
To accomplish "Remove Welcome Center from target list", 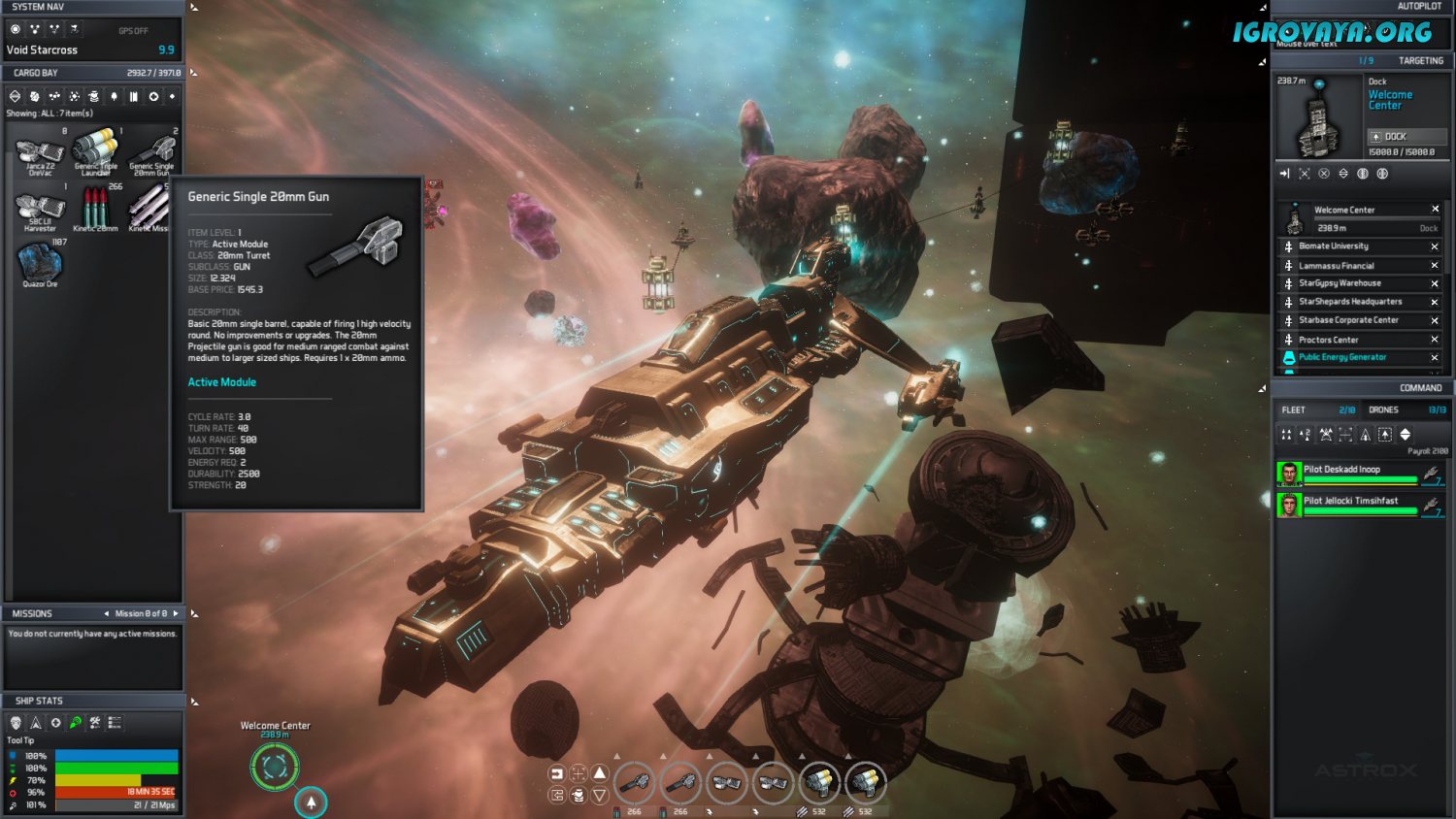I will (1435, 210).
